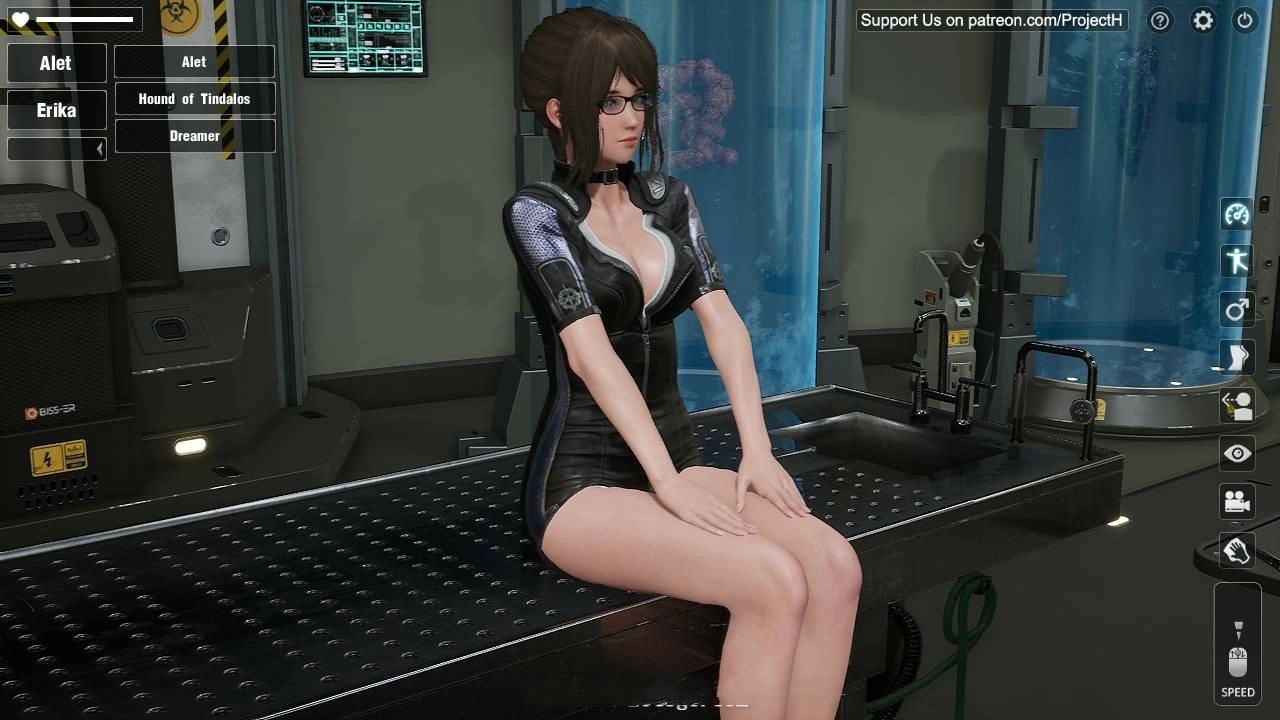This screenshot has width=1280, height=720.
Task: Toggle the male symbol icon
Action: (1237, 309)
